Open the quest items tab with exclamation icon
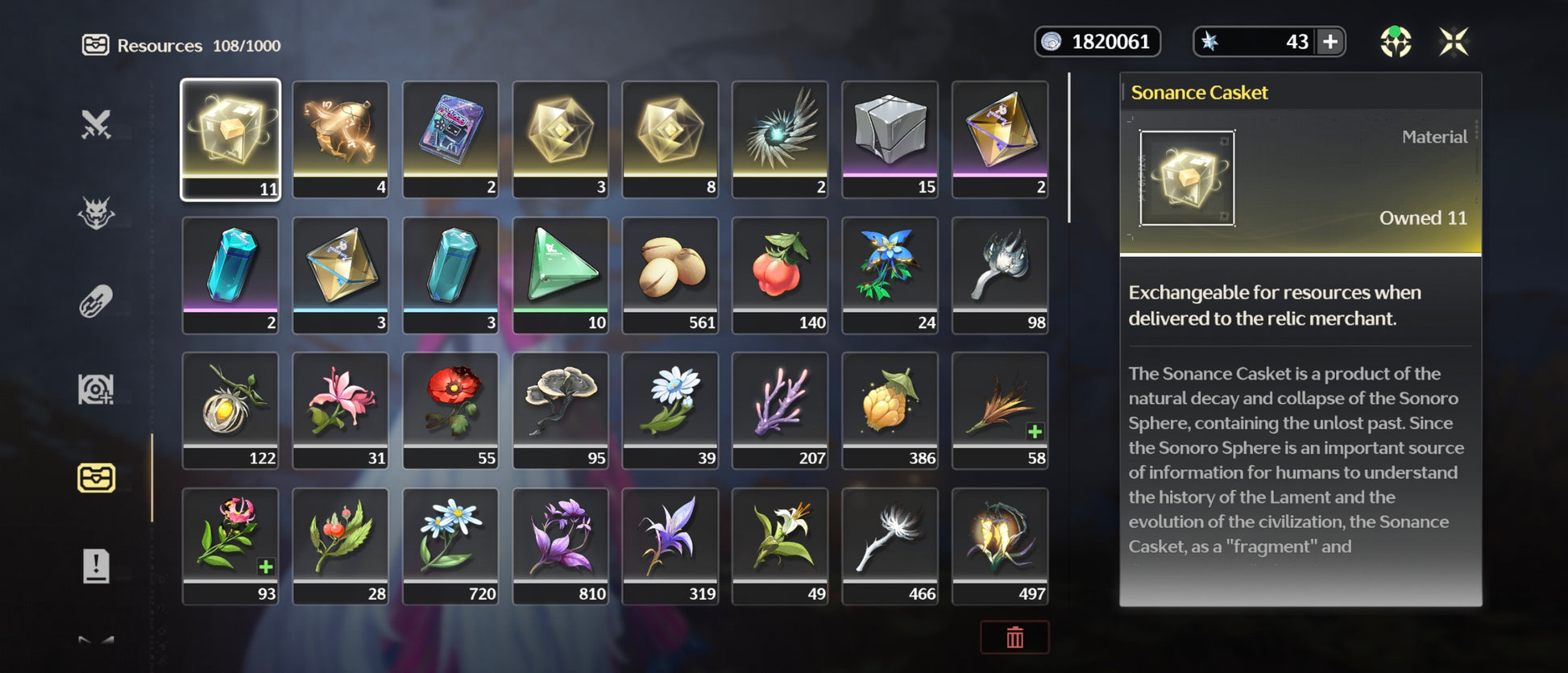Image resolution: width=1568 pixels, height=673 pixels. (96, 566)
